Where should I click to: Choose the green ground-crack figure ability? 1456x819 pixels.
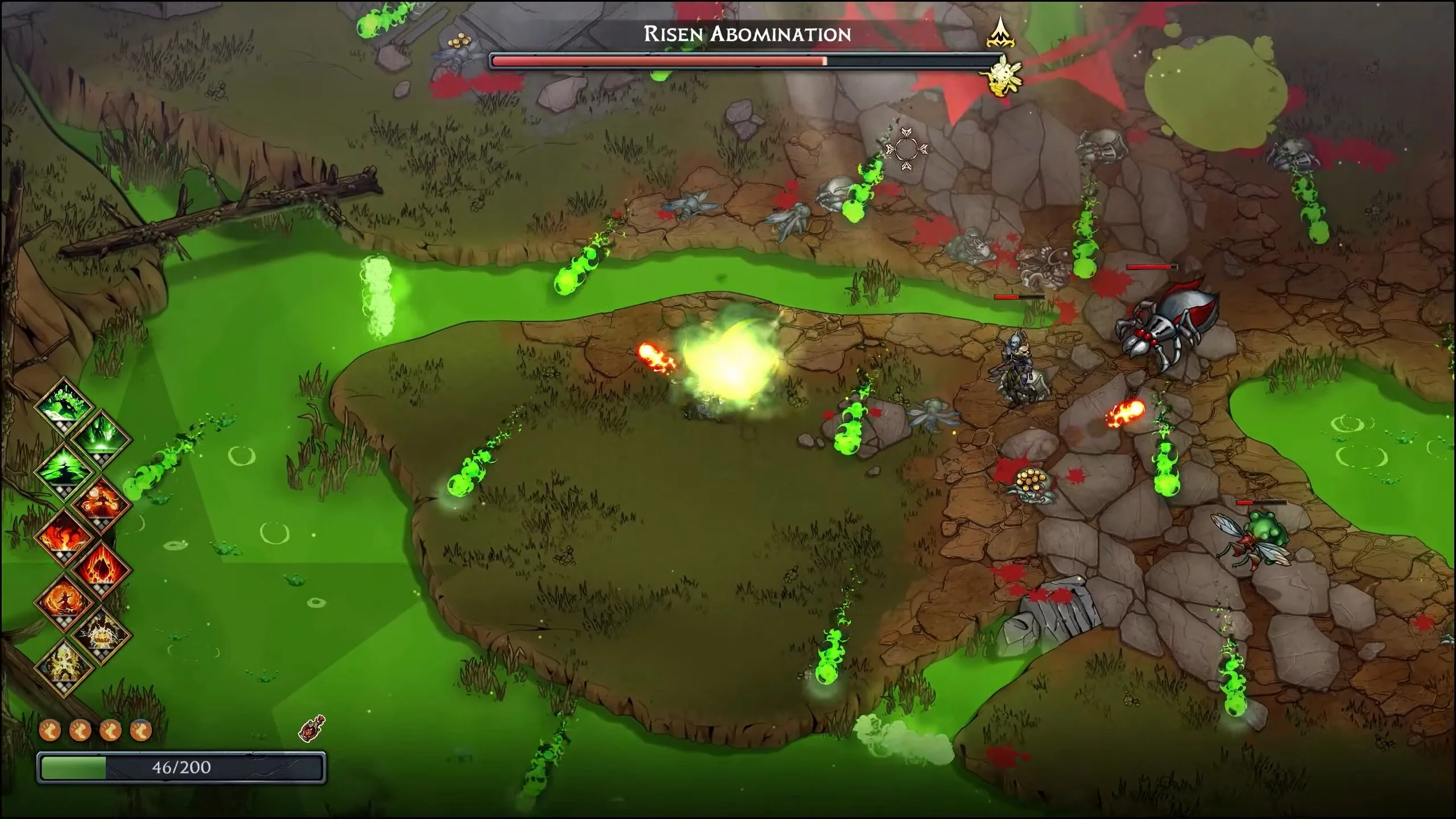pyautogui.click(x=64, y=471)
